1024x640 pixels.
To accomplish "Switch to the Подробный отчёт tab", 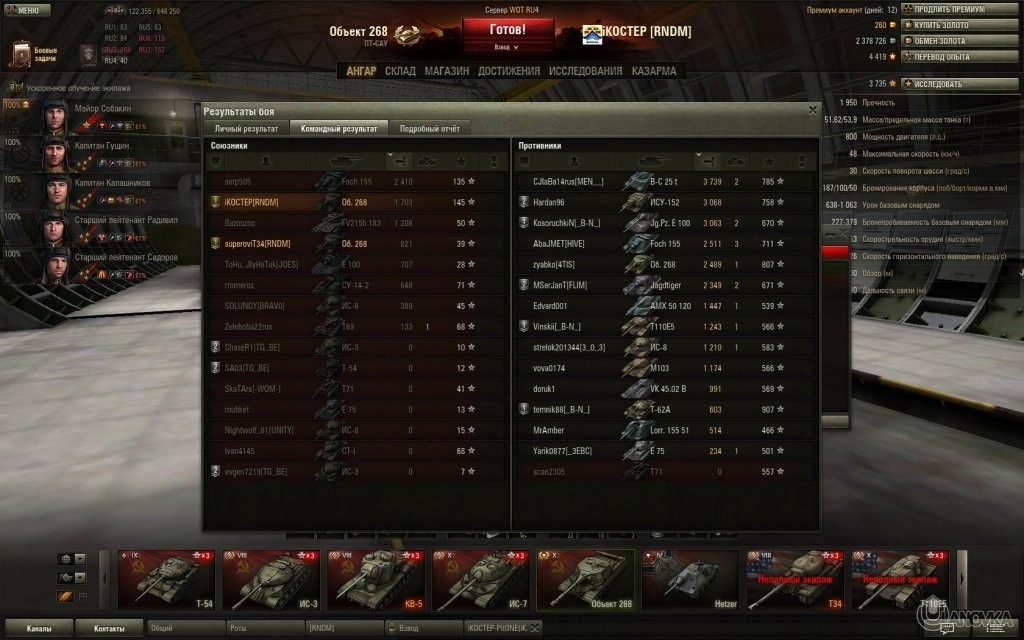I will [429, 128].
